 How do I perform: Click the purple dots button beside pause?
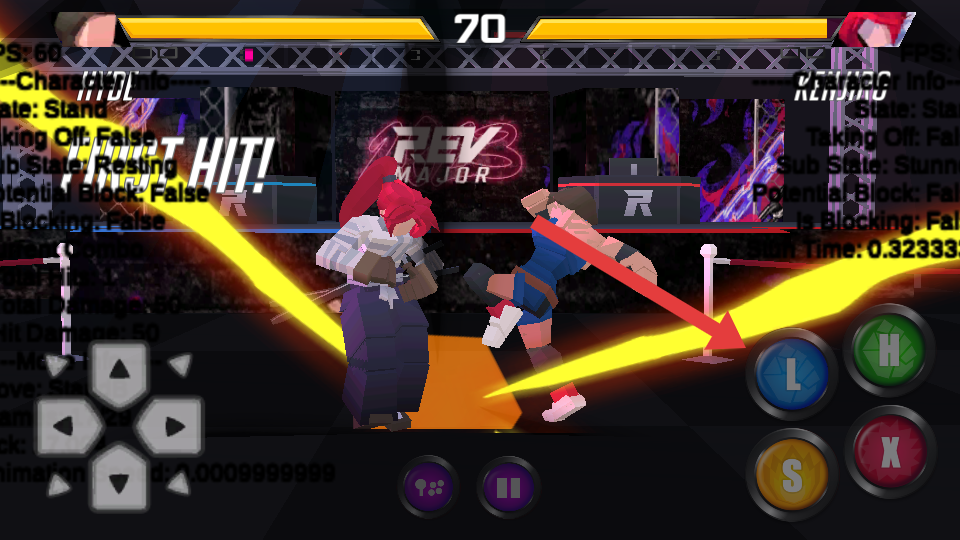(430, 489)
